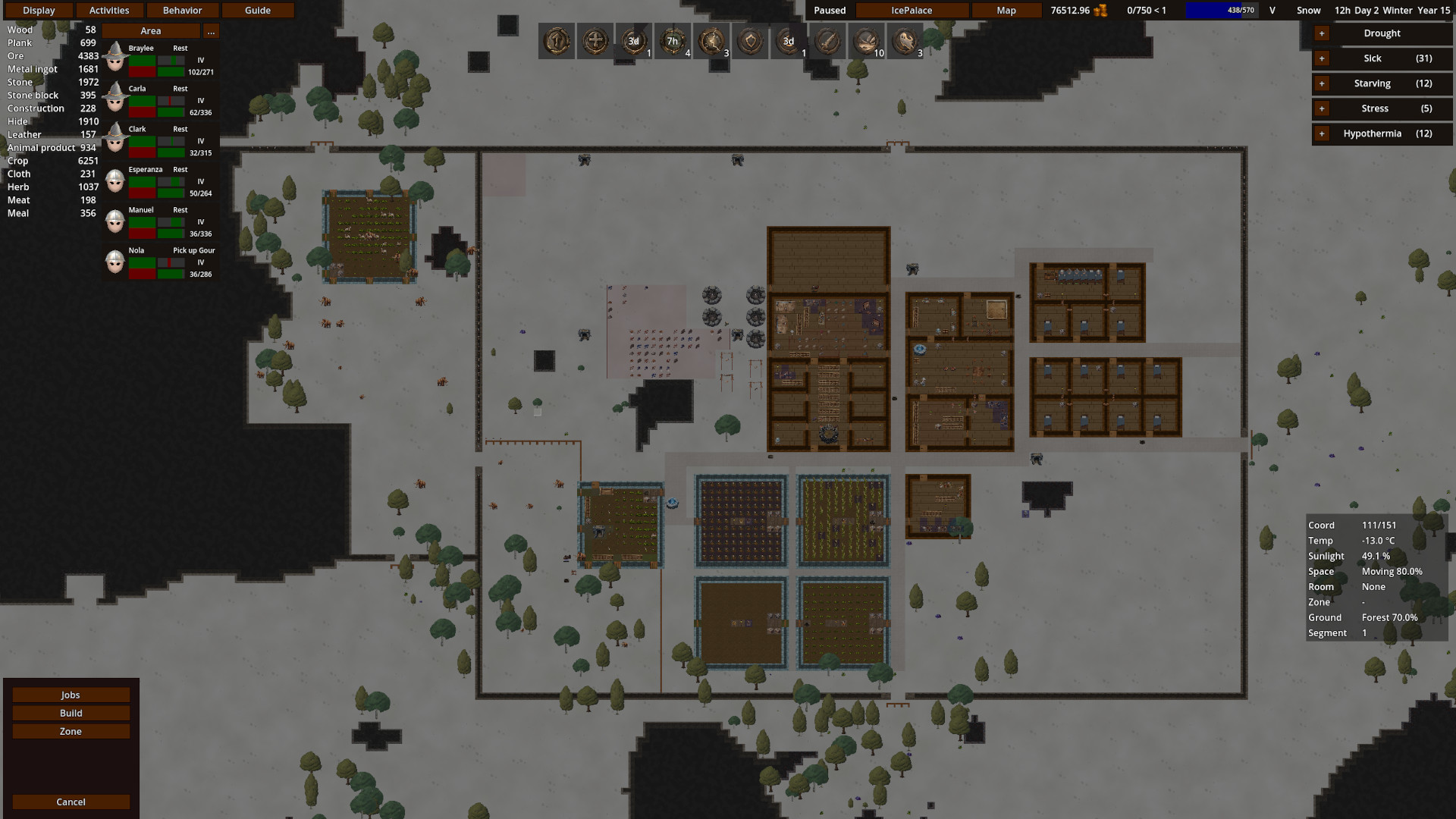Viewport: 1456px width, 819px height.
Task: Select the ghost event icon showing 3
Action: (x=905, y=41)
